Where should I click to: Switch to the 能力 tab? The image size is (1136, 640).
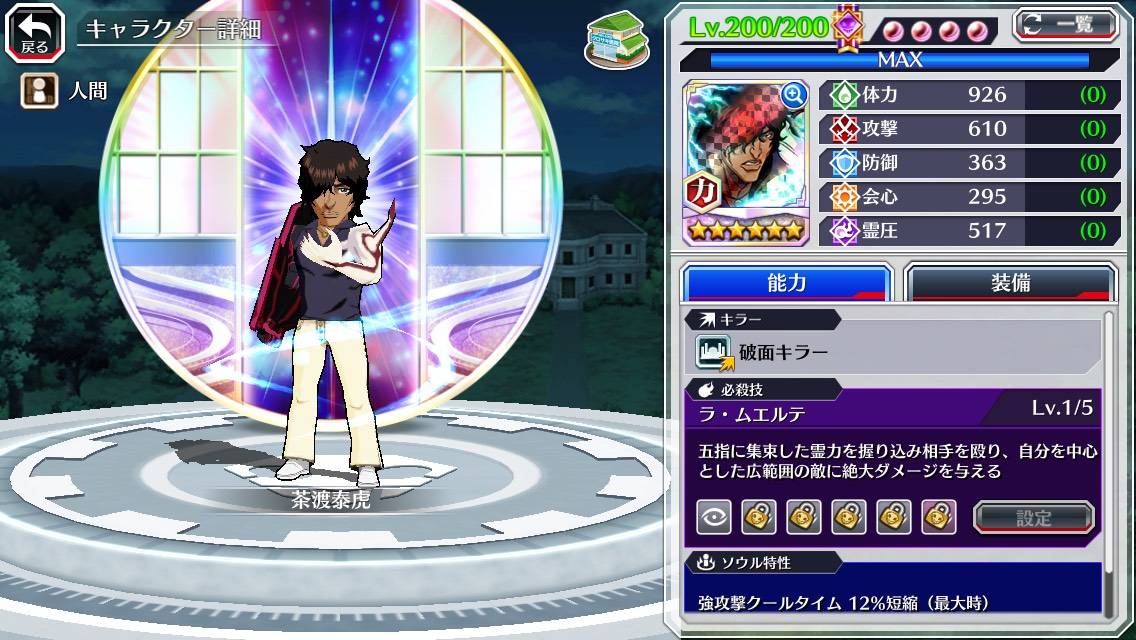[786, 282]
